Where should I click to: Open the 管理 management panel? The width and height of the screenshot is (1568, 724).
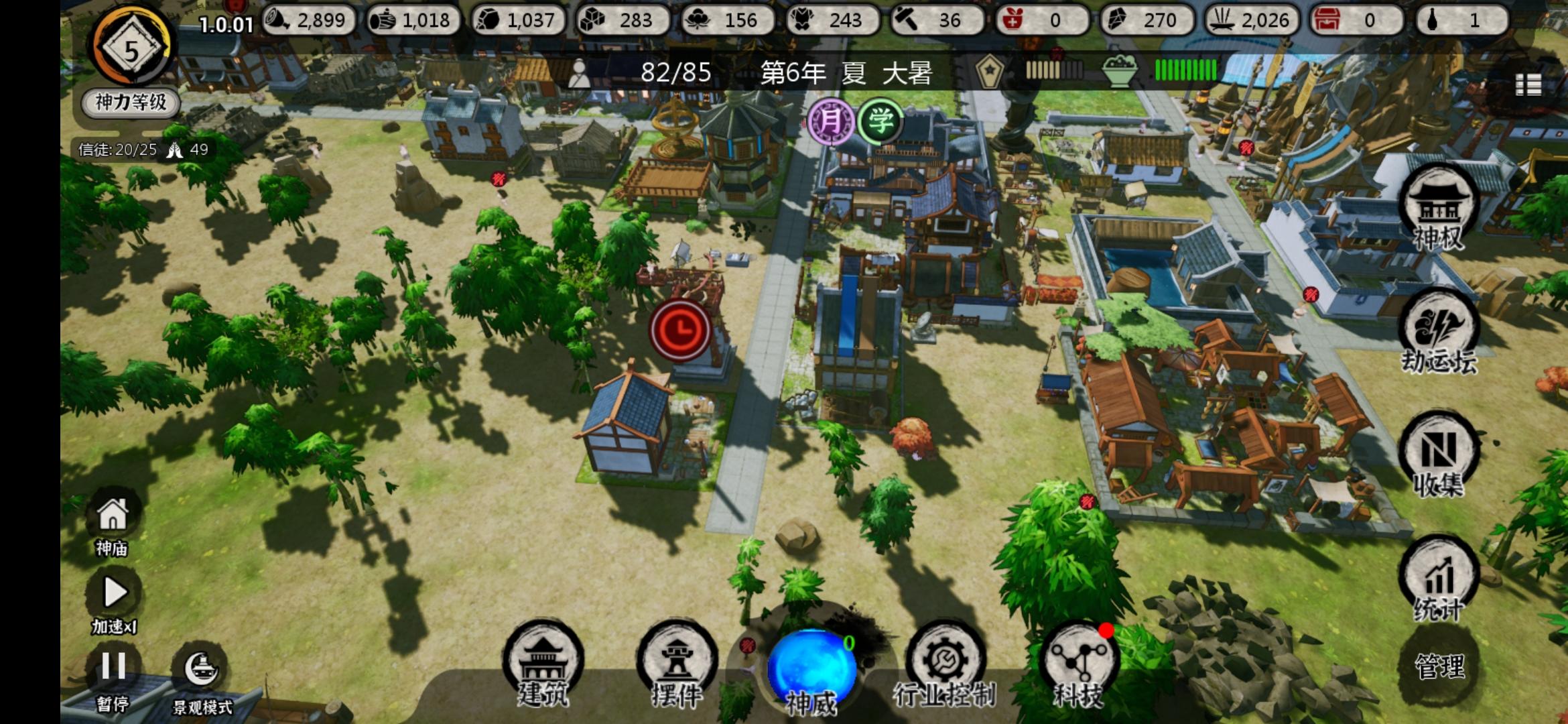click(1439, 667)
